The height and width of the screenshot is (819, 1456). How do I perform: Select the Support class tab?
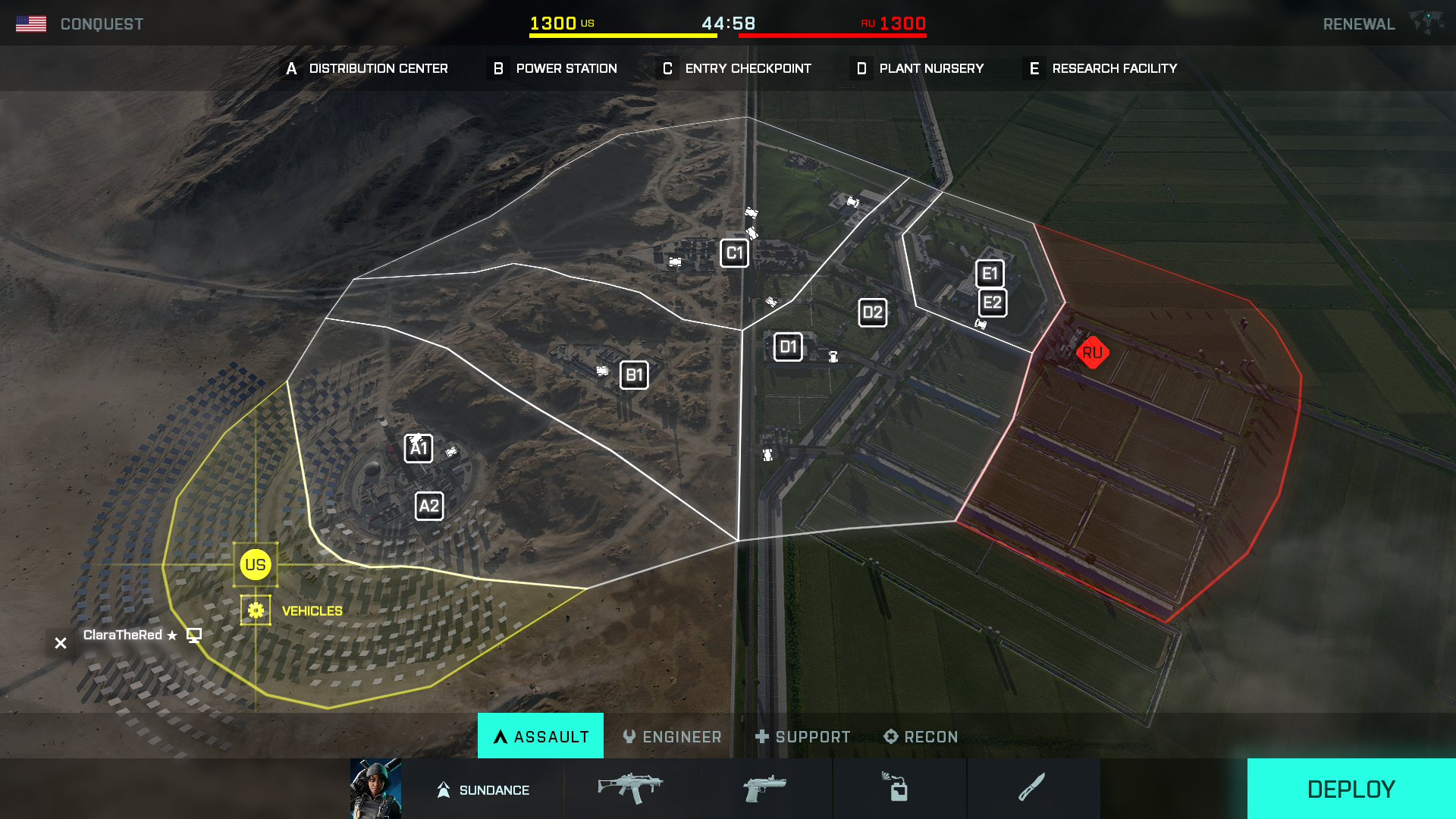802,736
